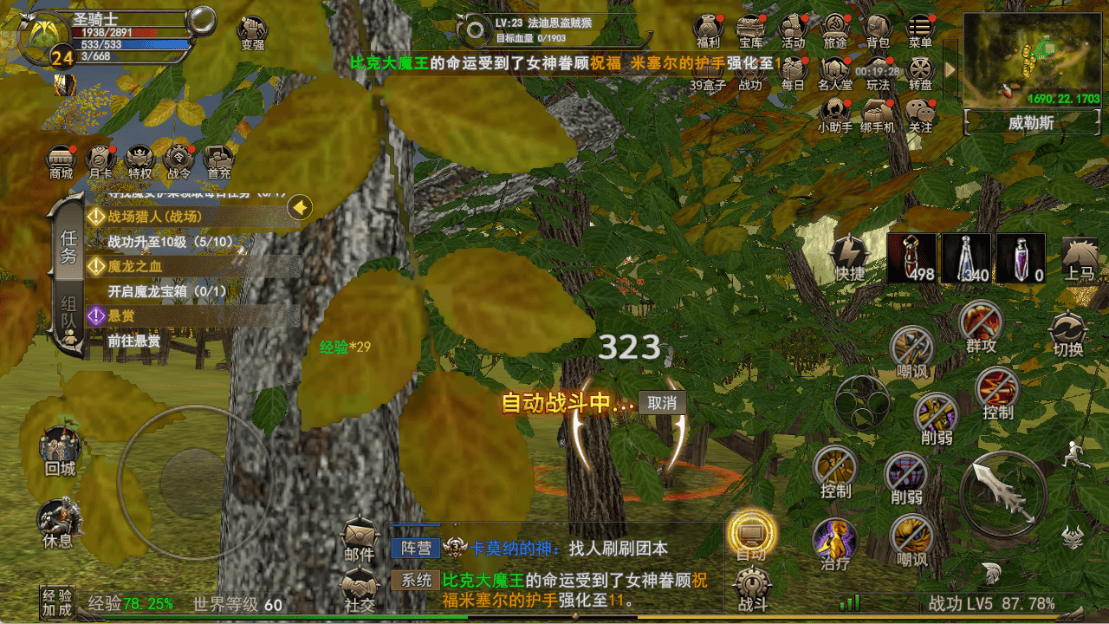Cancel auto-battle with the 取消 button
The width and height of the screenshot is (1109, 624).
(662, 403)
